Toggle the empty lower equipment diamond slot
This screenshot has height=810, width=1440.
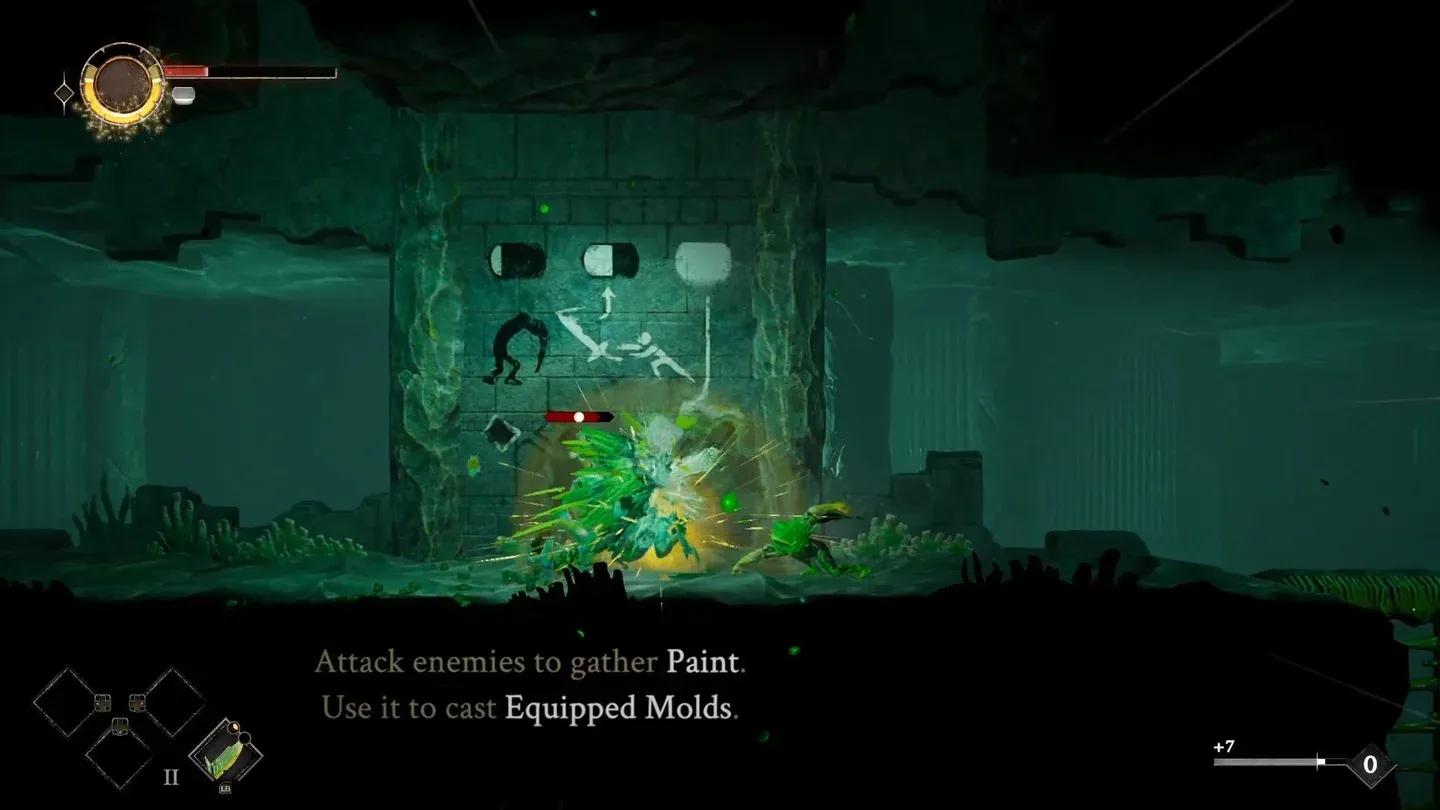[x=120, y=760]
